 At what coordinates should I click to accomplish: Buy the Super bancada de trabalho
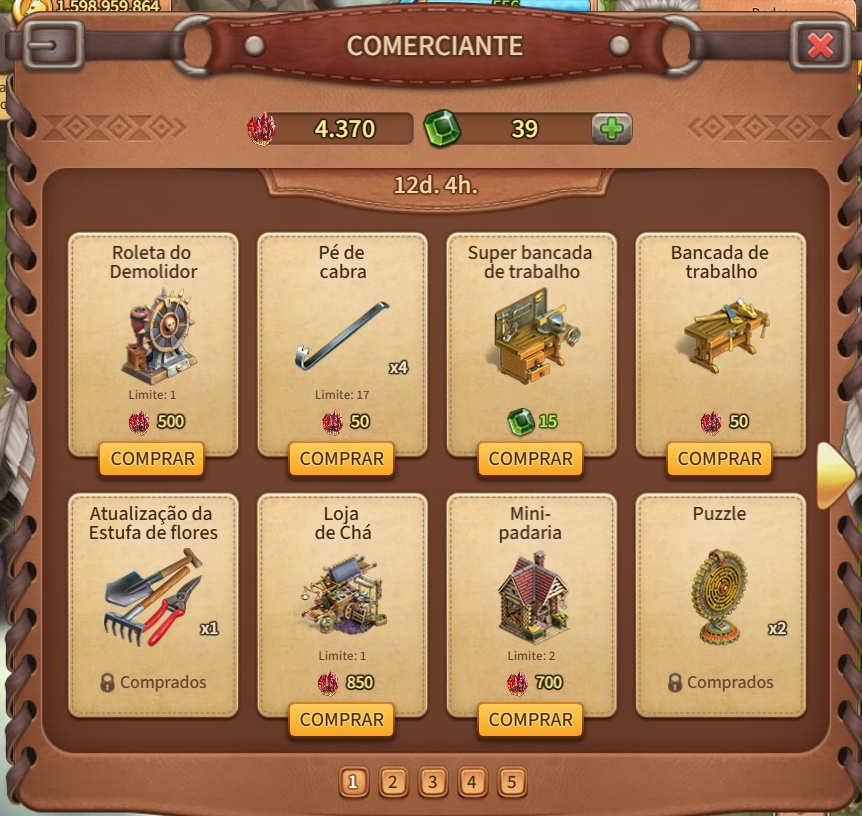(x=530, y=459)
